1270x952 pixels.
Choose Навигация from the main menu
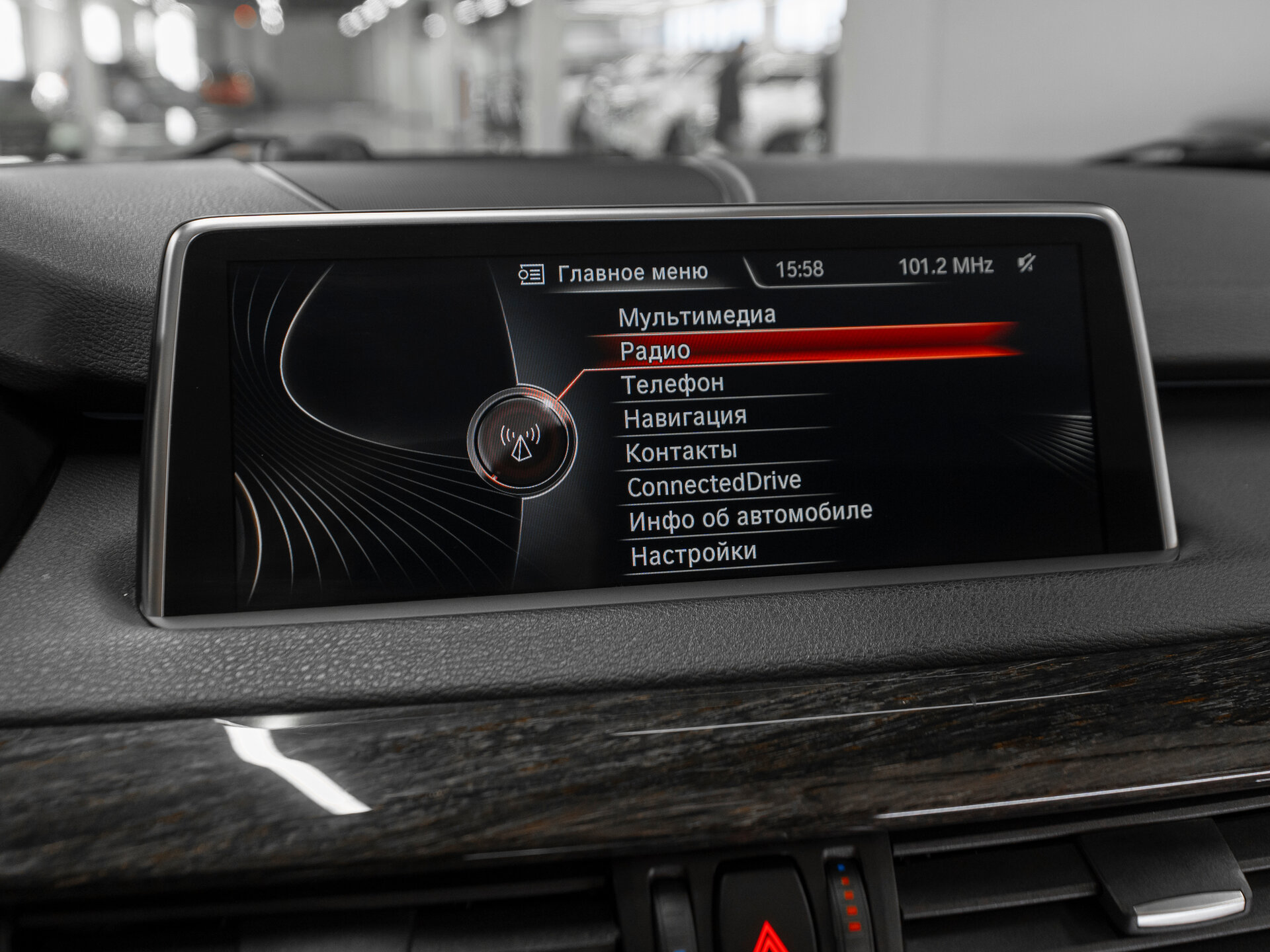(x=685, y=418)
